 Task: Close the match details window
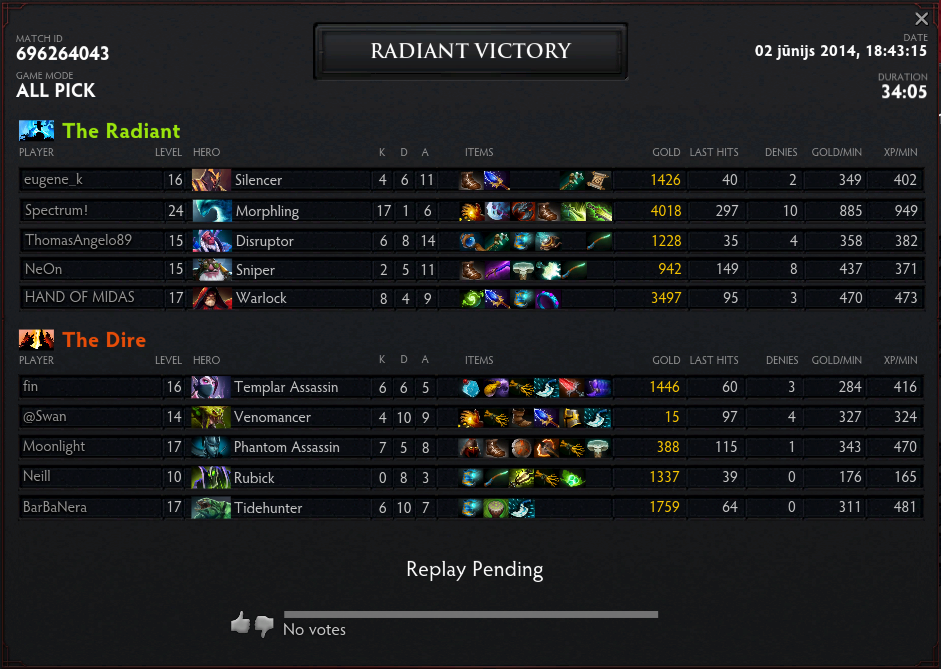tap(921, 19)
